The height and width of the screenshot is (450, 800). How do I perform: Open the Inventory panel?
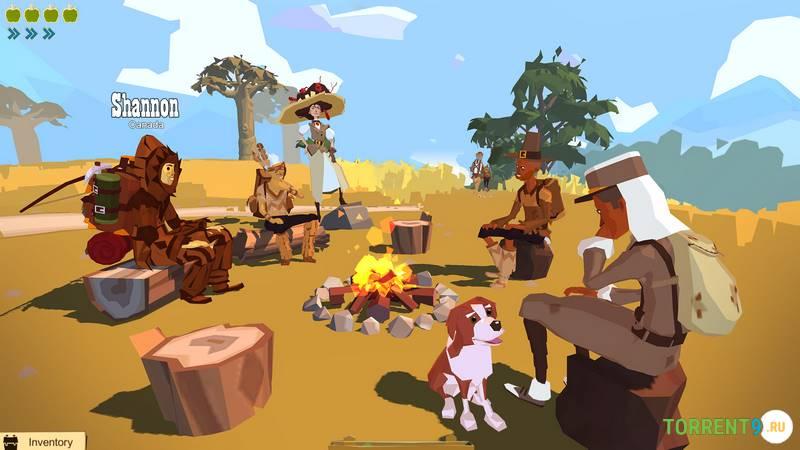[x=43, y=441]
